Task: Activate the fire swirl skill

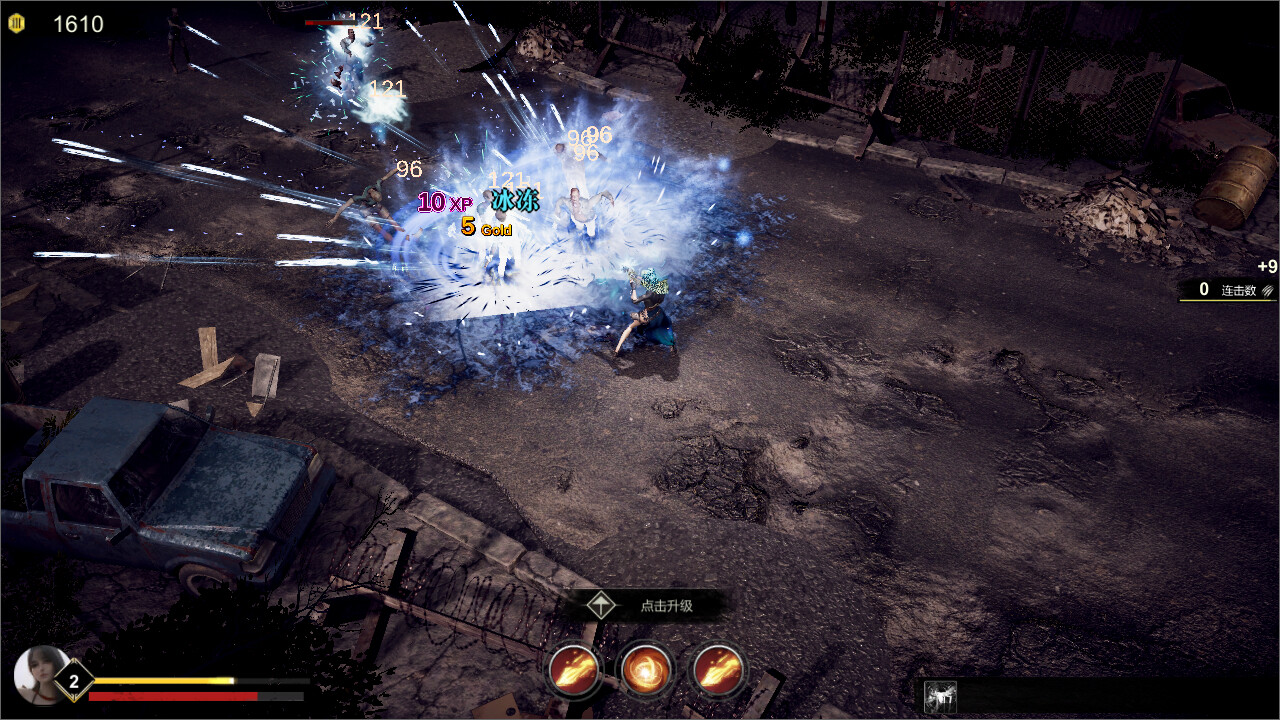Action: pyautogui.click(x=646, y=669)
